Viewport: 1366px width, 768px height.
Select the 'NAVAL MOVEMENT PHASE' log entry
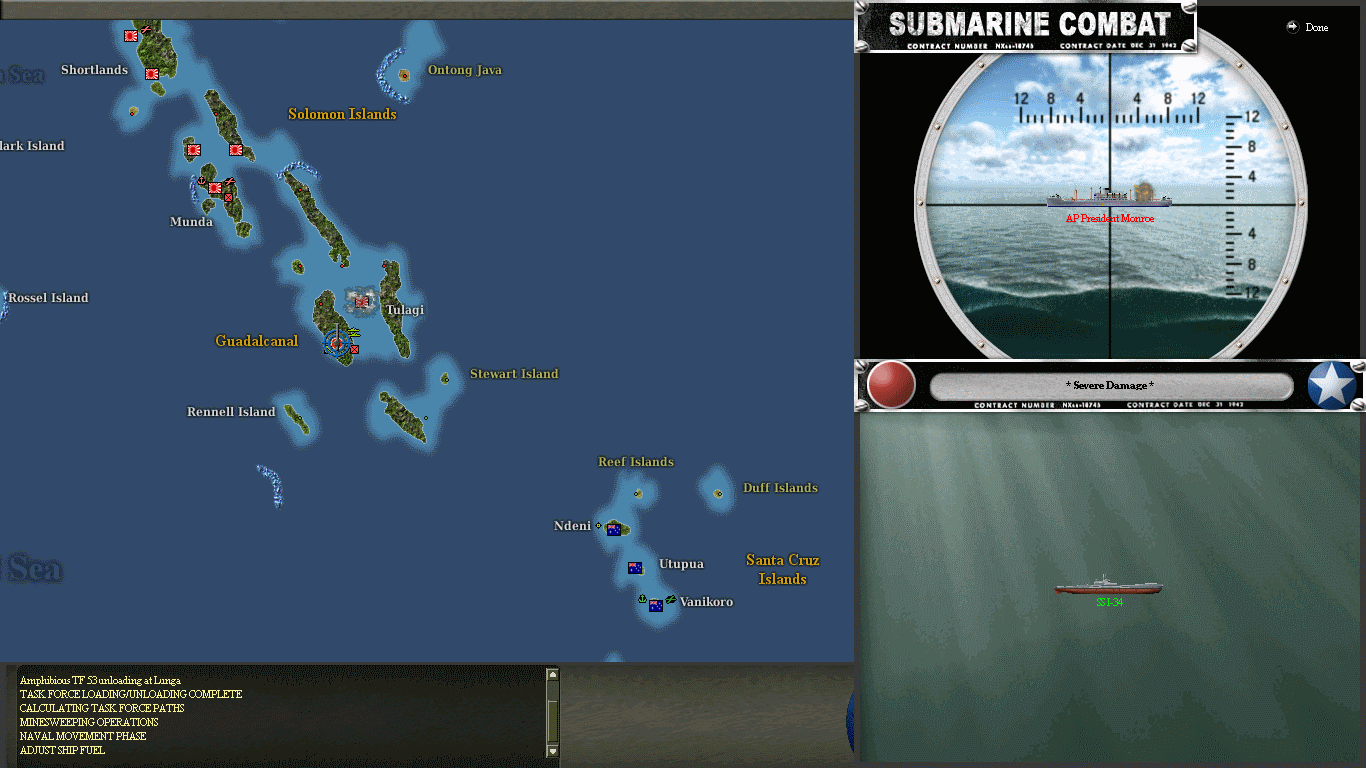click(x=82, y=736)
